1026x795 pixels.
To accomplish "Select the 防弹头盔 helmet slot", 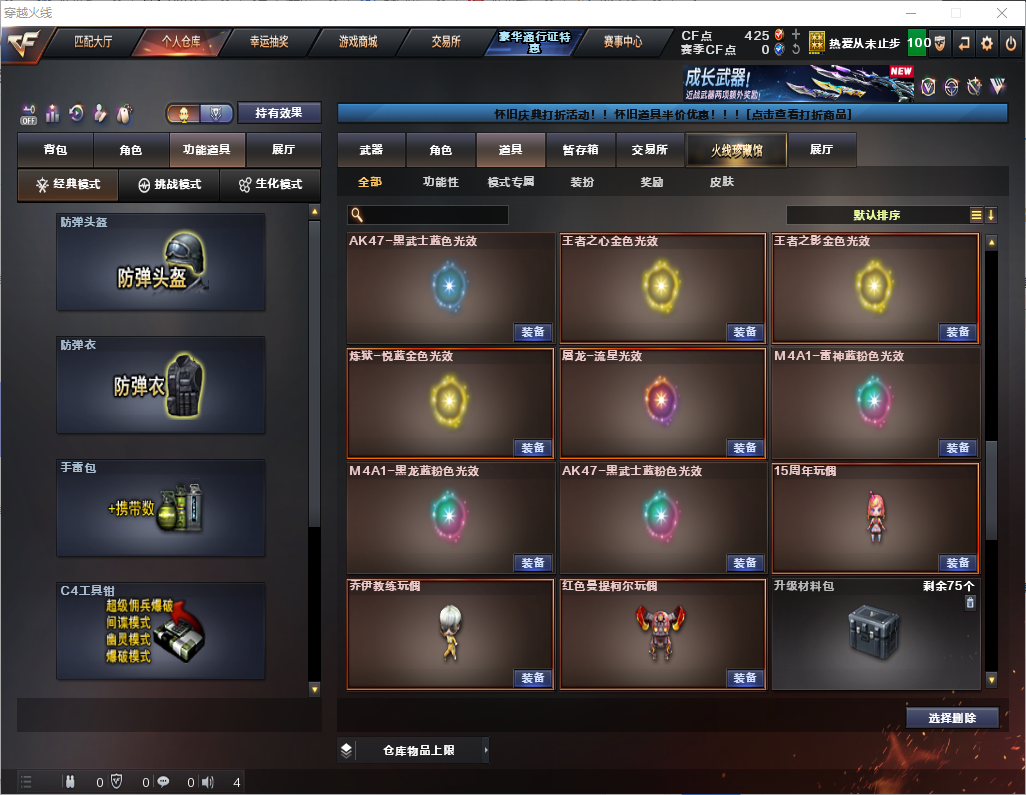I will point(161,262).
